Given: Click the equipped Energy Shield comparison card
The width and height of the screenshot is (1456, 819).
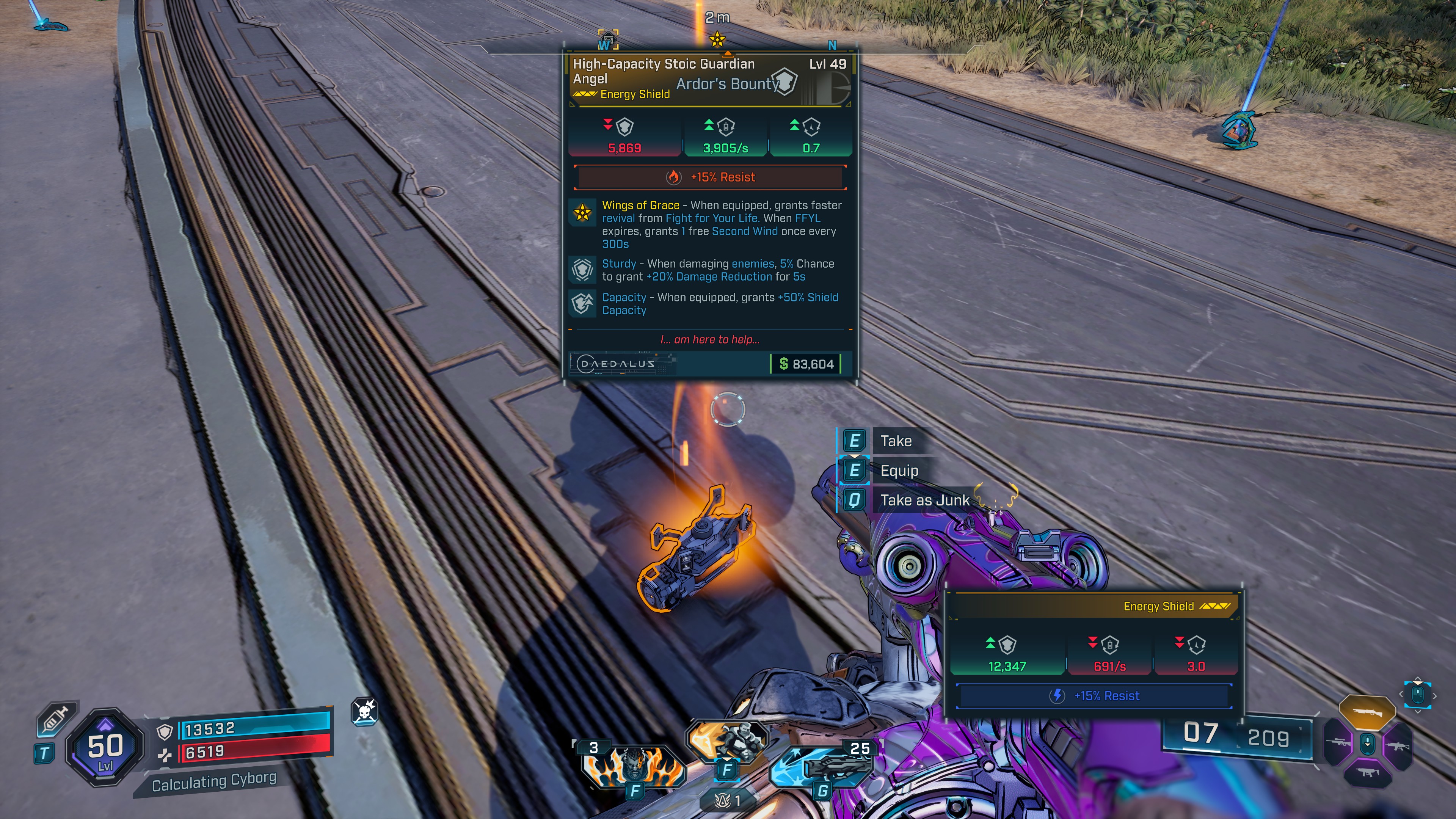Looking at the screenshot, I should click(1094, 650).
